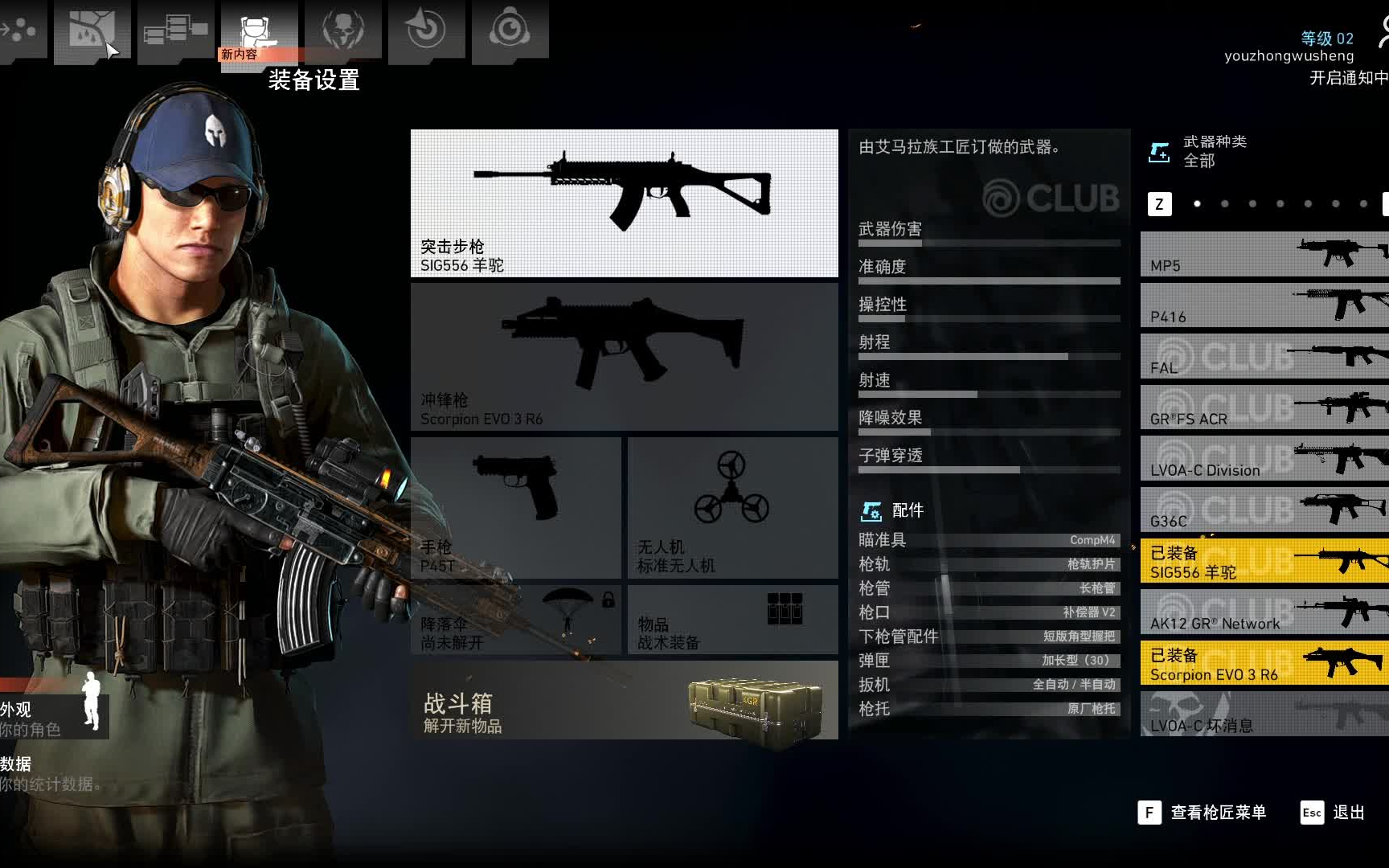Select the Scorpion EVO 3 R6 submachine gun slot
The height and width of the screenshot is (868, 1389).
point(624,357)
